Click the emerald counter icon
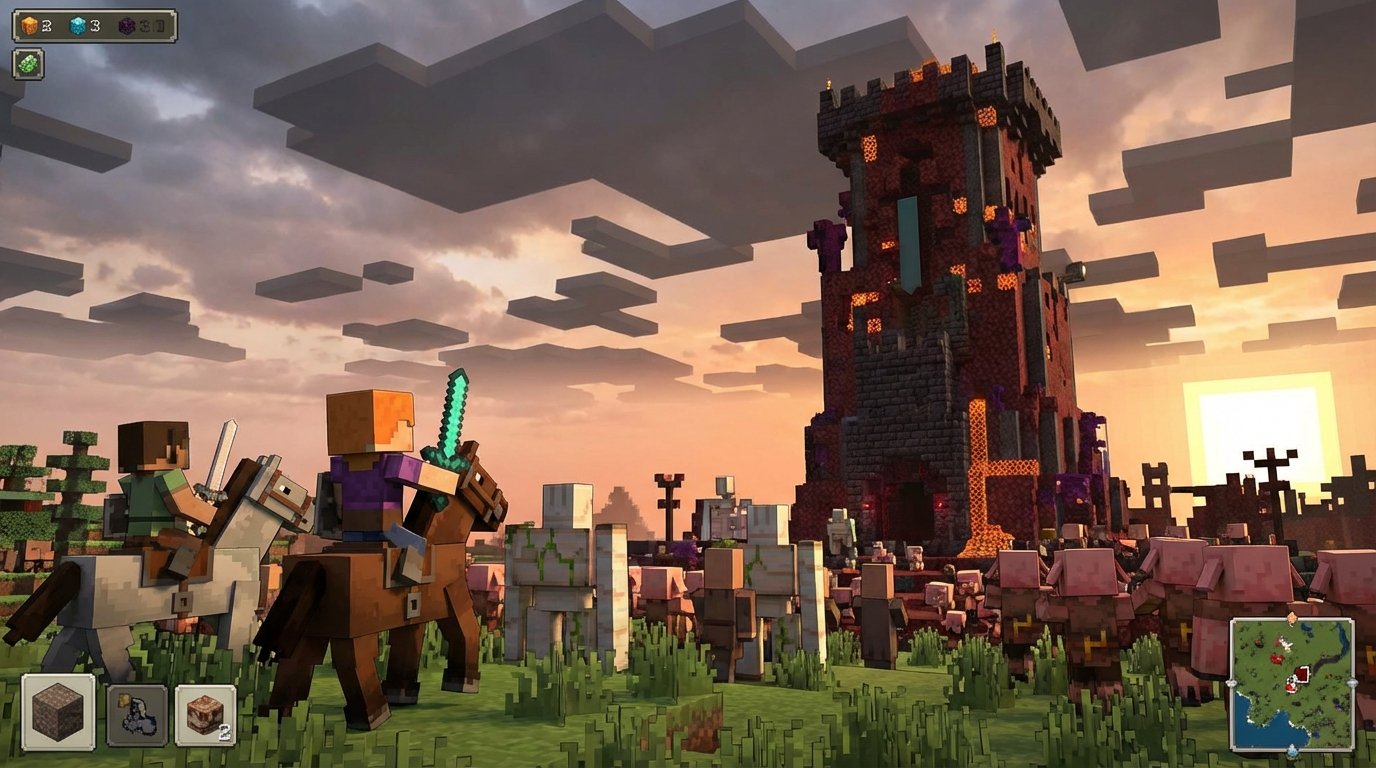Image resolution: width=1376 pixels, height=768 pixels. tap(28, 64)
